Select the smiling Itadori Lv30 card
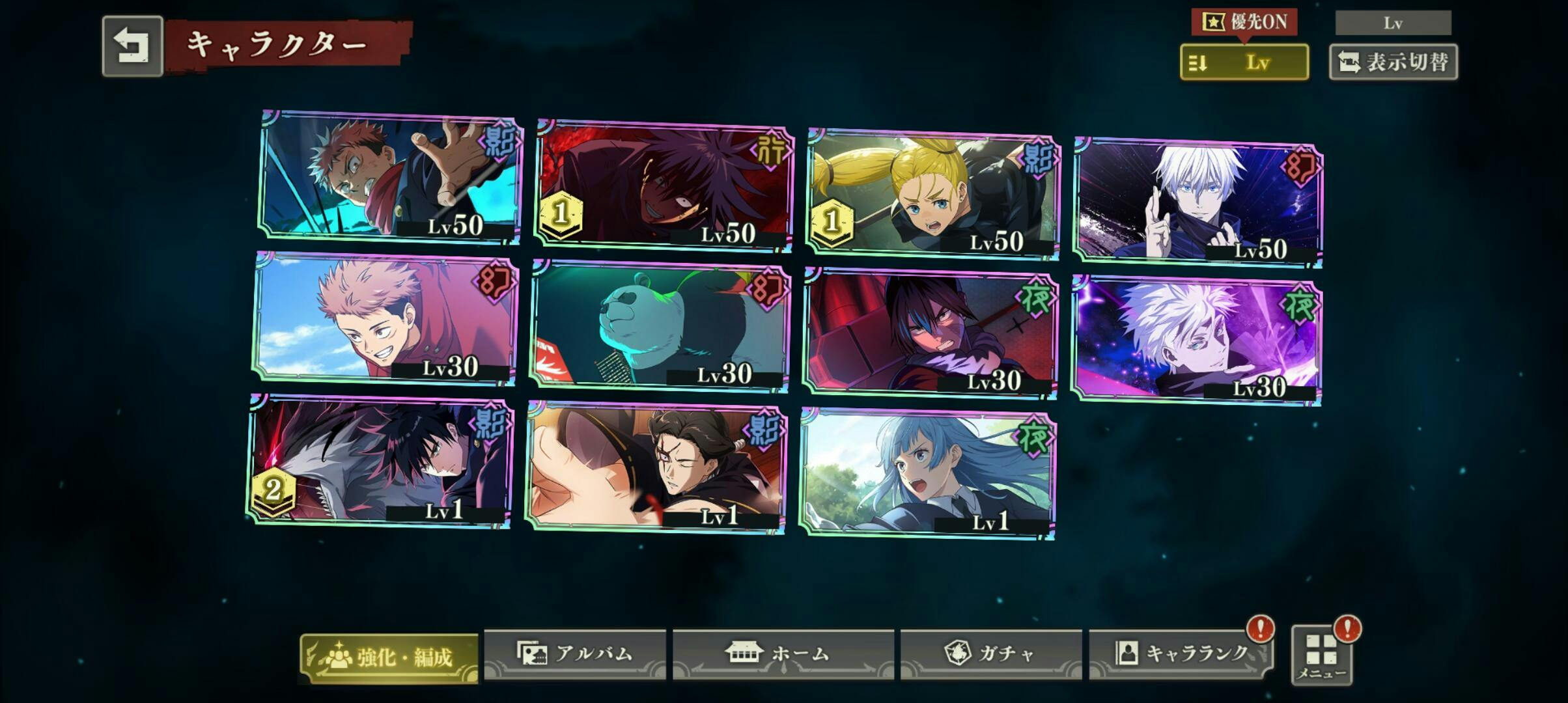Viewport: 1568px width, 703px height. pos(385,318)
